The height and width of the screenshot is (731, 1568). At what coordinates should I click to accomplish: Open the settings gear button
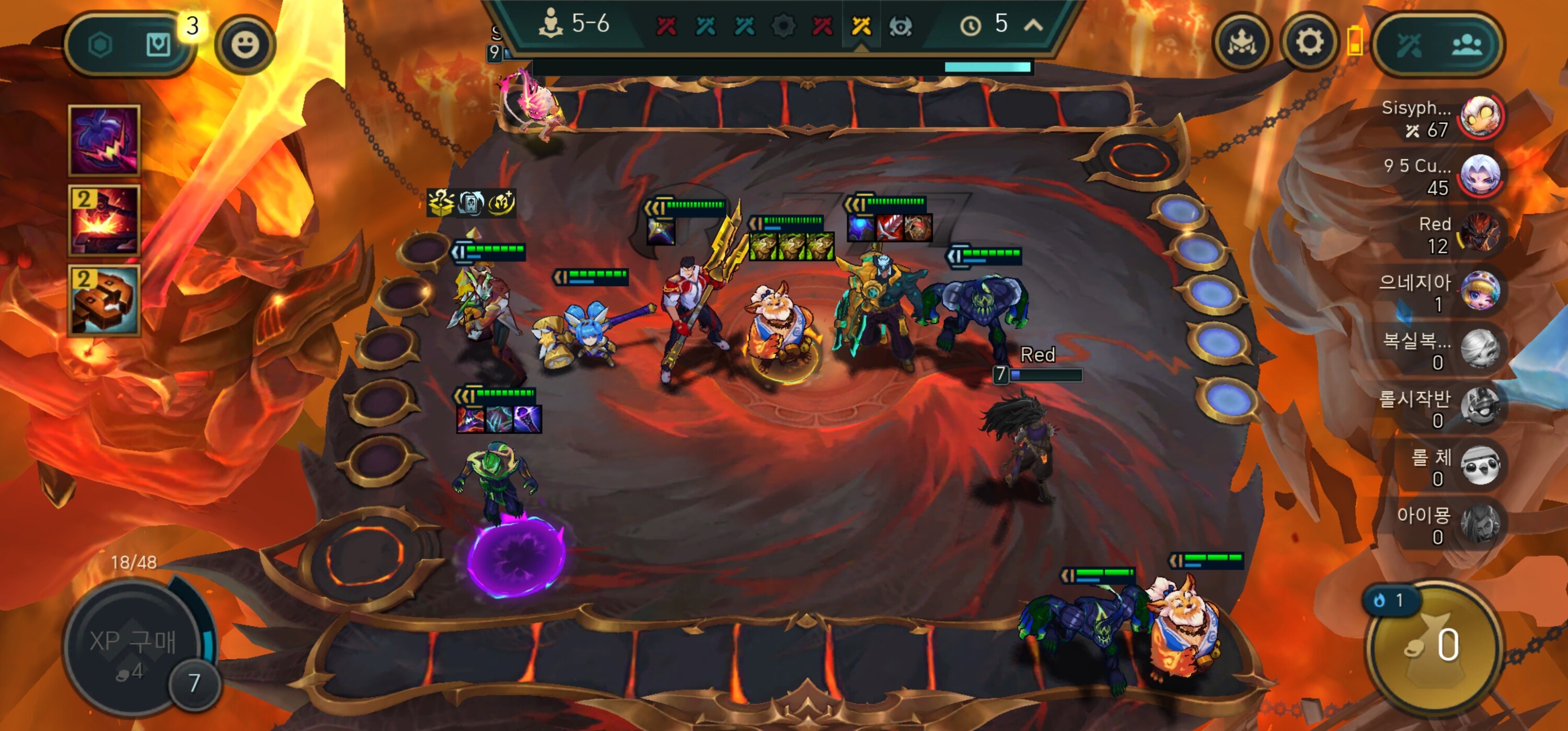point(1309,43)
